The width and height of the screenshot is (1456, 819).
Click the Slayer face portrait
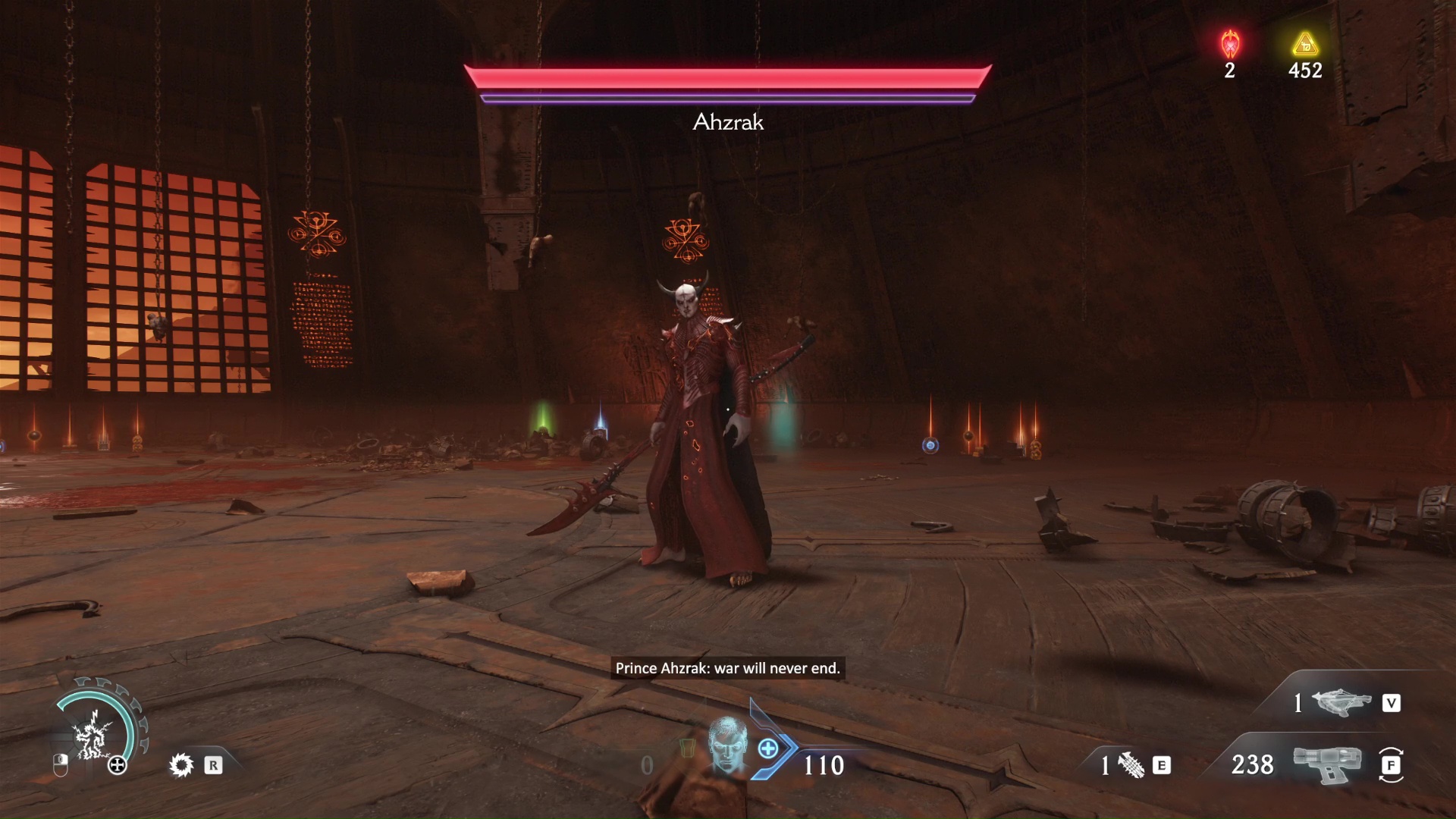click(x=727, y=745)
